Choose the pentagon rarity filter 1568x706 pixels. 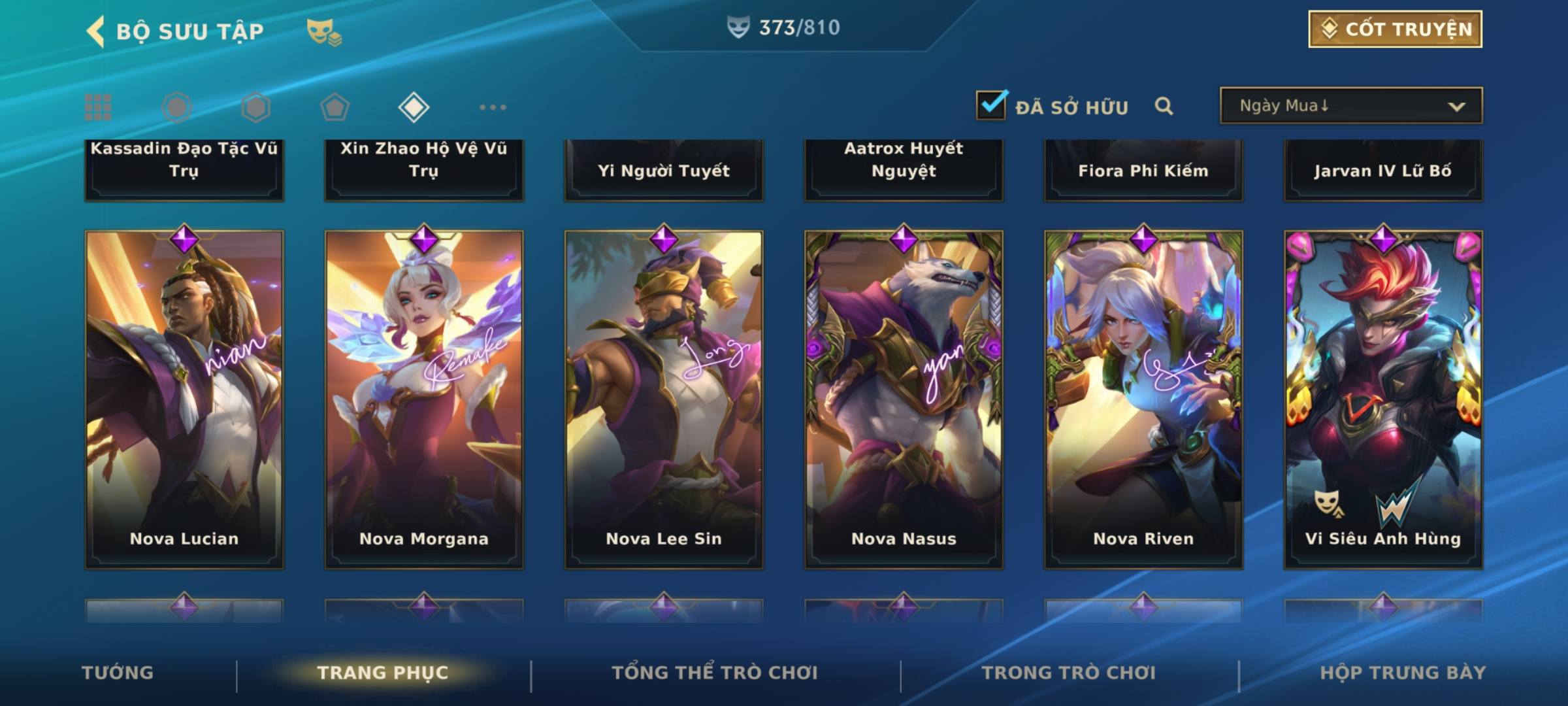point(335,107)
